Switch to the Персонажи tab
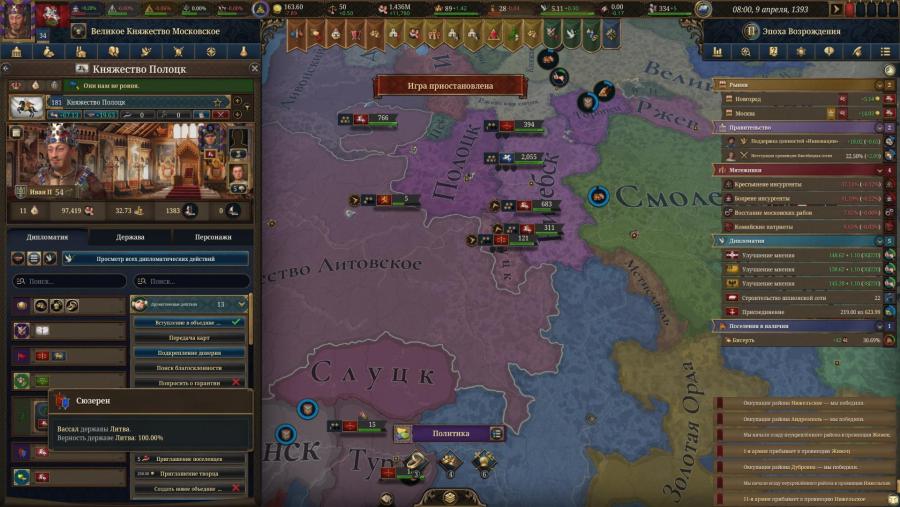The image size is (900, 507). 213,237
